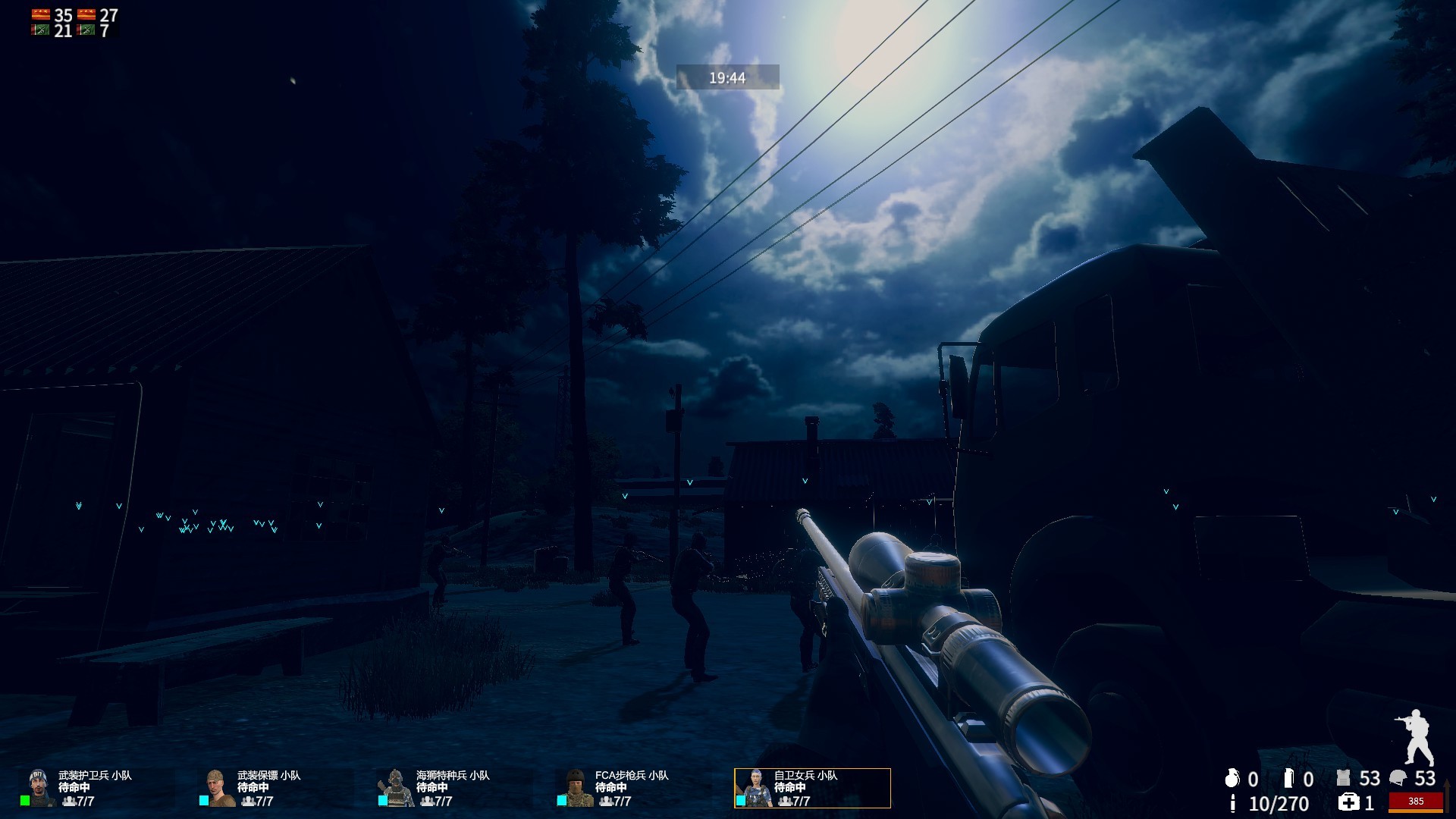Image resolution: width=1456 pixels, height=819 pixels.
Task: Select the smoke grenade icon
Action: point(1288,778)
